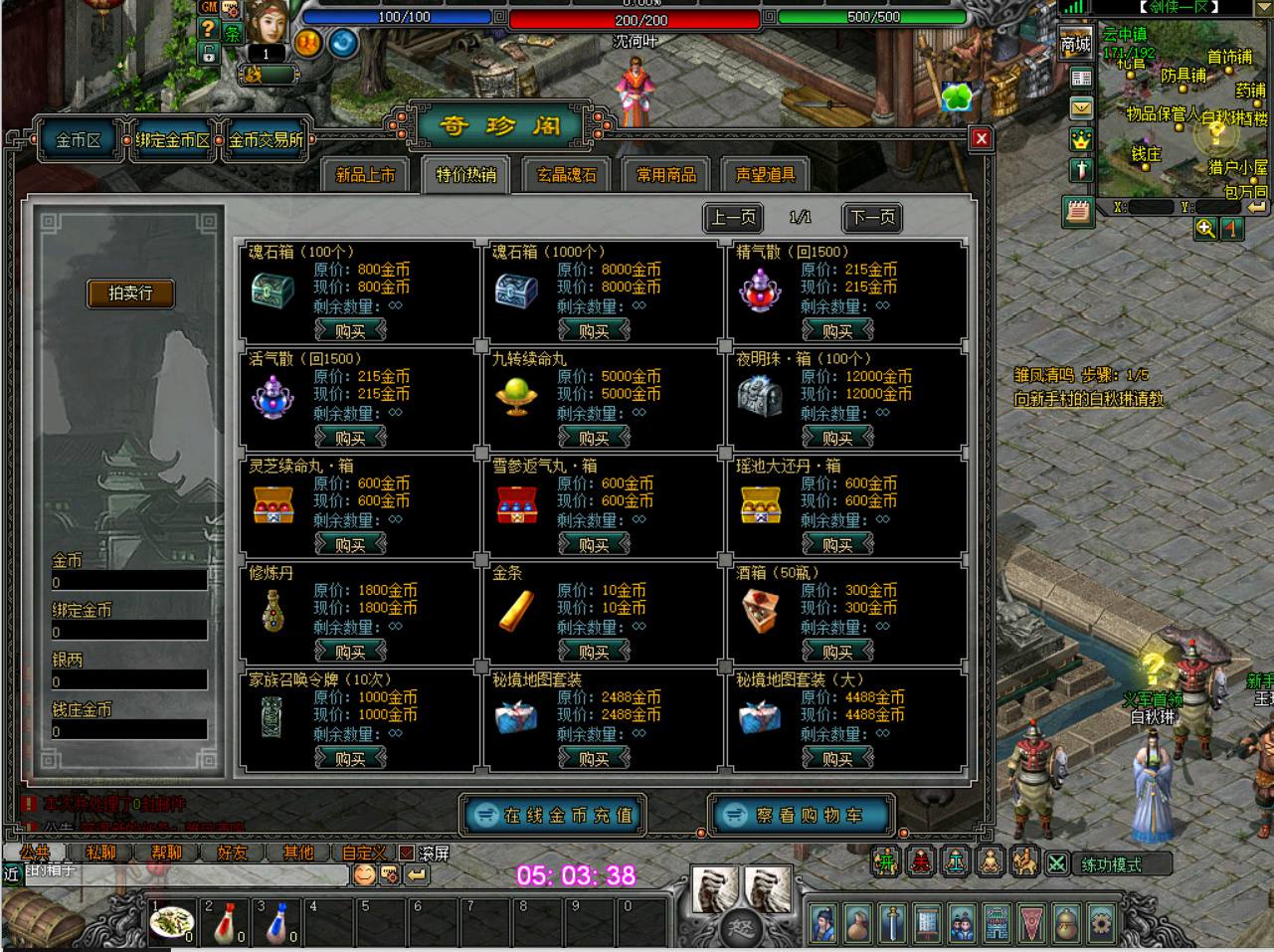
Task: Switch chat to the 私聊 channel
Action: pos(100,853)
